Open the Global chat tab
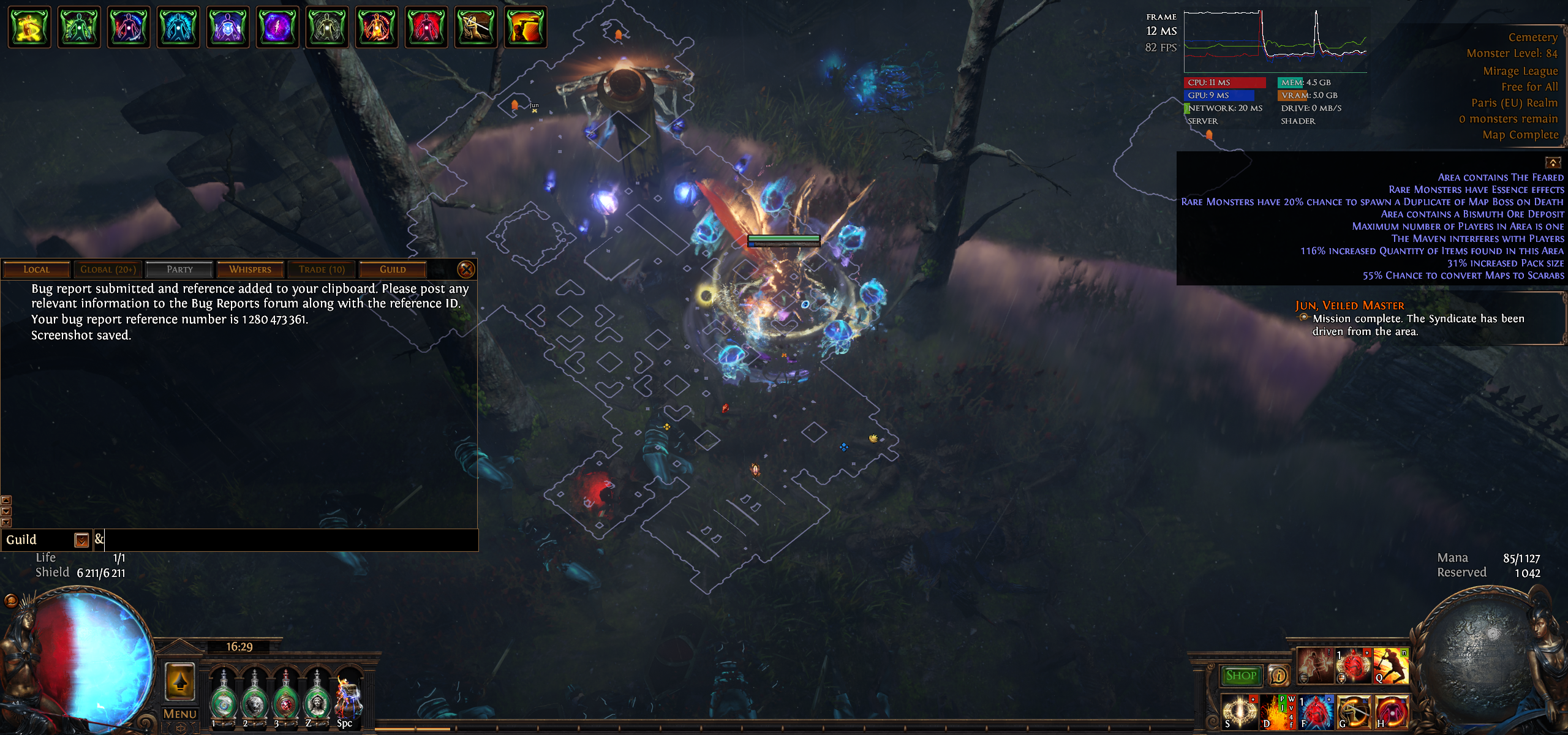The height and width of the screenshot is (735, 1568). pyautogui.click(x=108, y=269)
